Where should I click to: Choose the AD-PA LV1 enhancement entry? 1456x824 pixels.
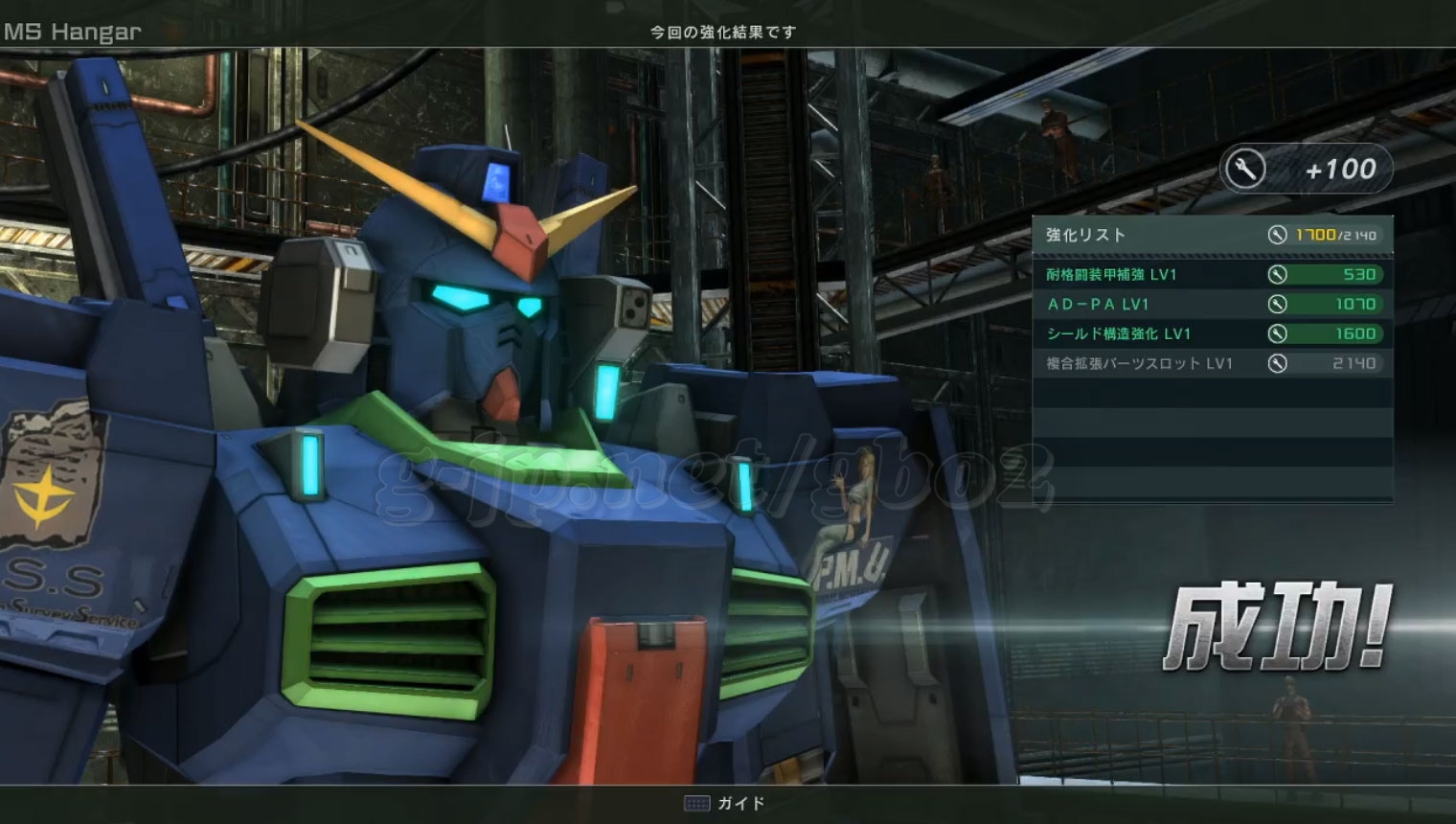click(x=1211, y=305)
